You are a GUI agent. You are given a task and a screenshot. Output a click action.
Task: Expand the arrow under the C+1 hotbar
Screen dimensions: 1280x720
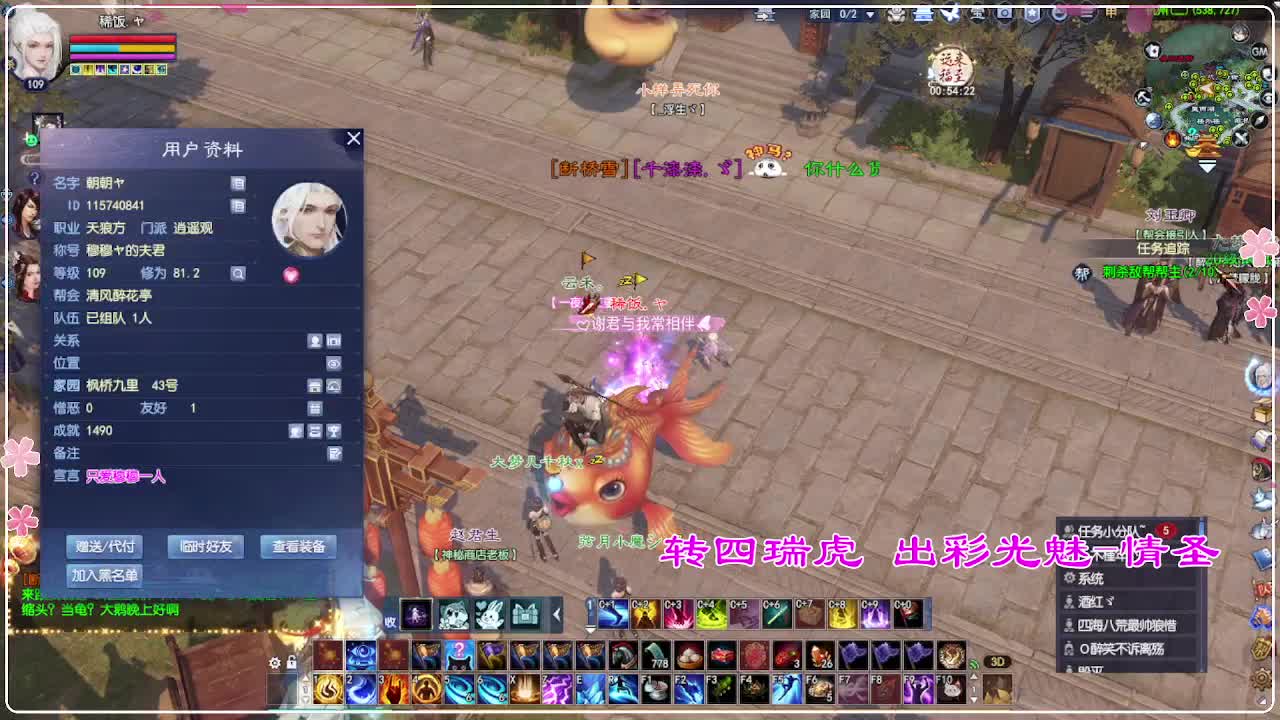(588, 629)
